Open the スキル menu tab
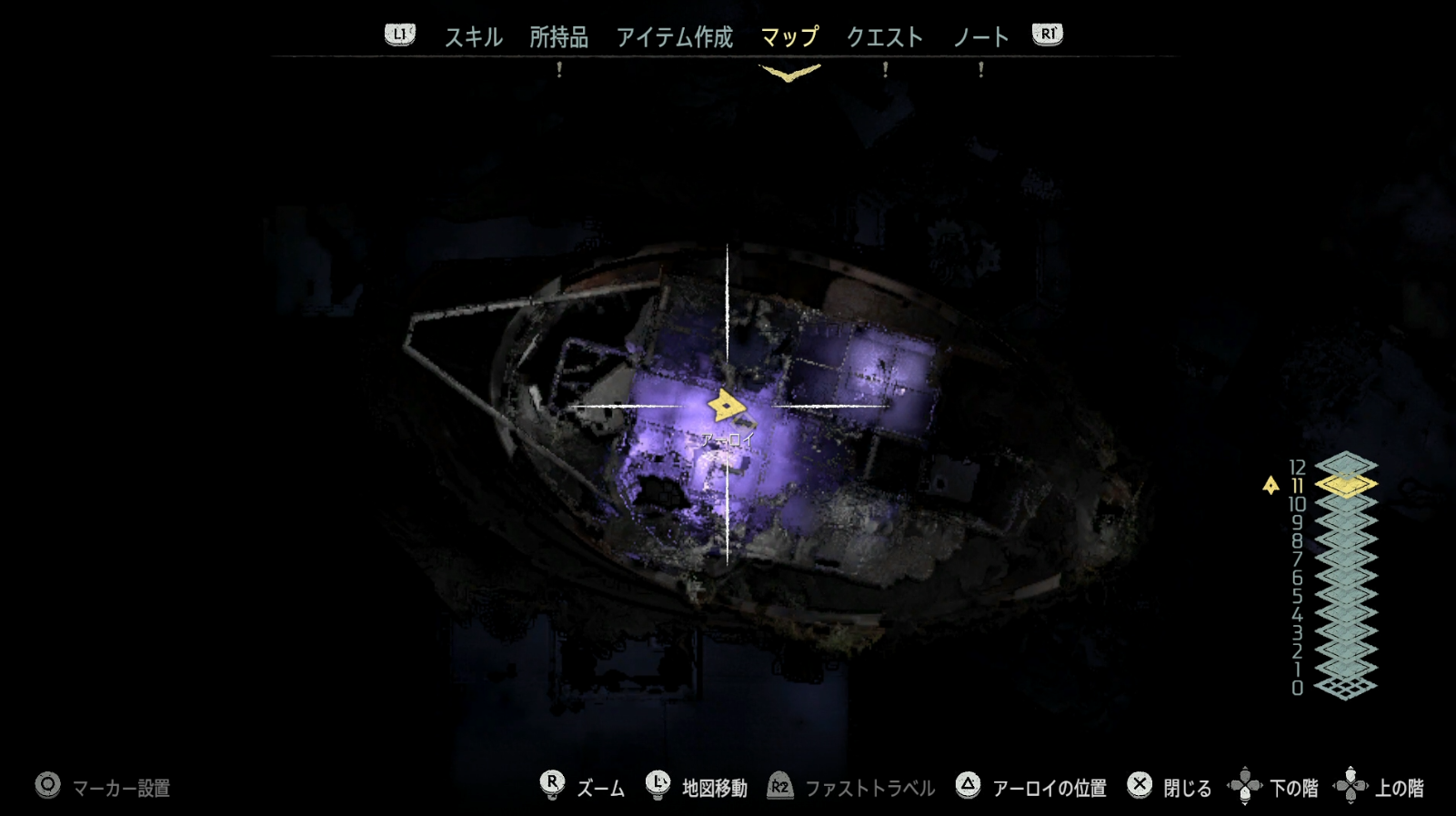Image resolution: width=1456 pixels, height=816 pixels. click(x=473, y=37)
